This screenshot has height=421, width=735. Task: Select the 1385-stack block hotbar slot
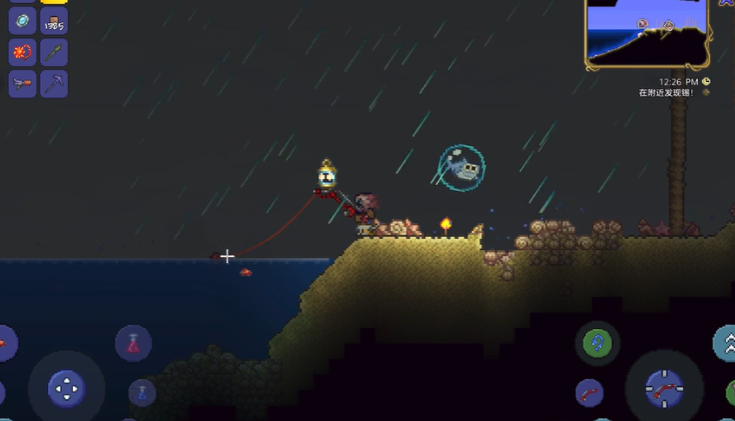pyautogui.click(x=54, y=20)
